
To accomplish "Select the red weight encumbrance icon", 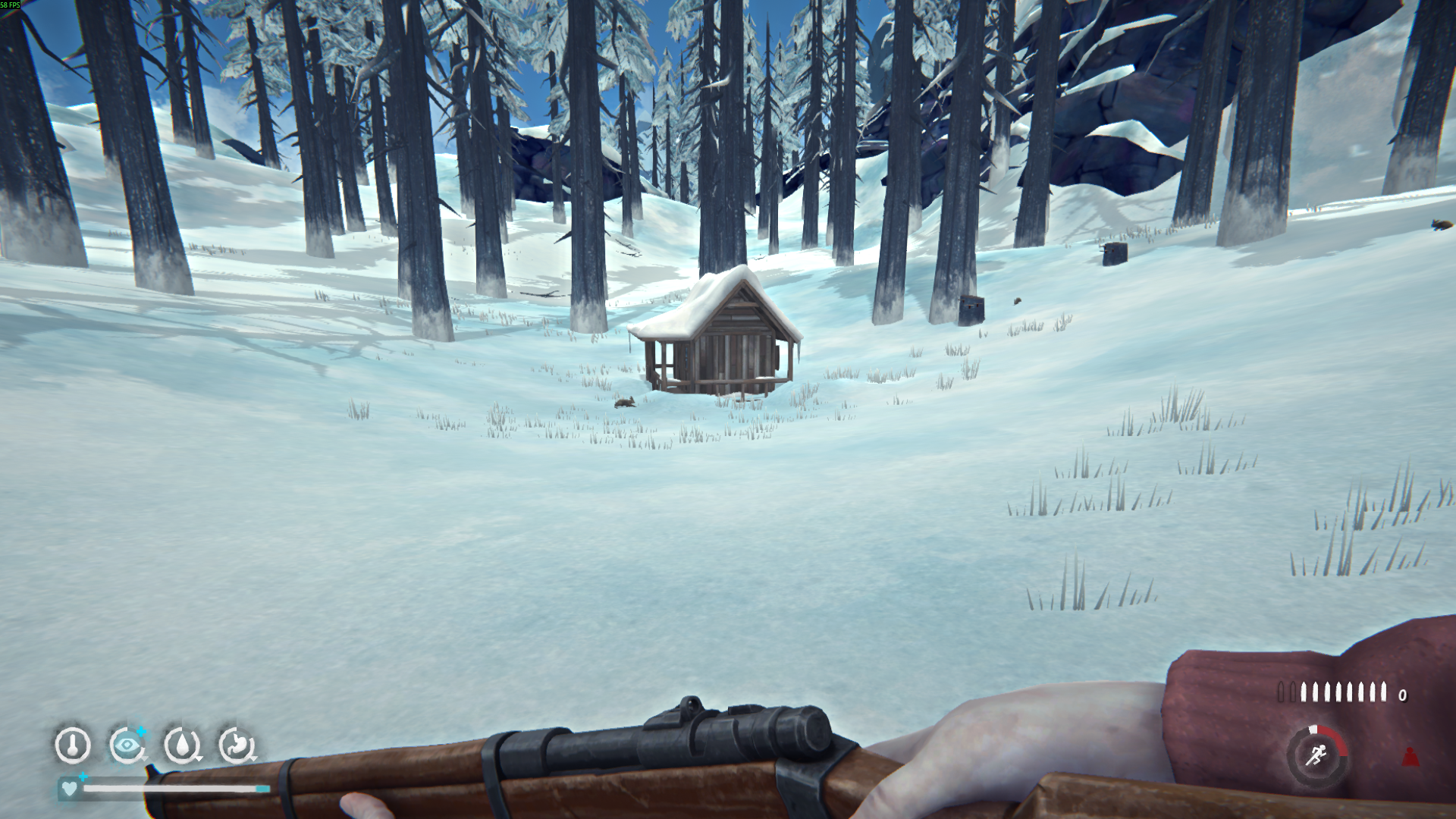I will click(1410, 756).
